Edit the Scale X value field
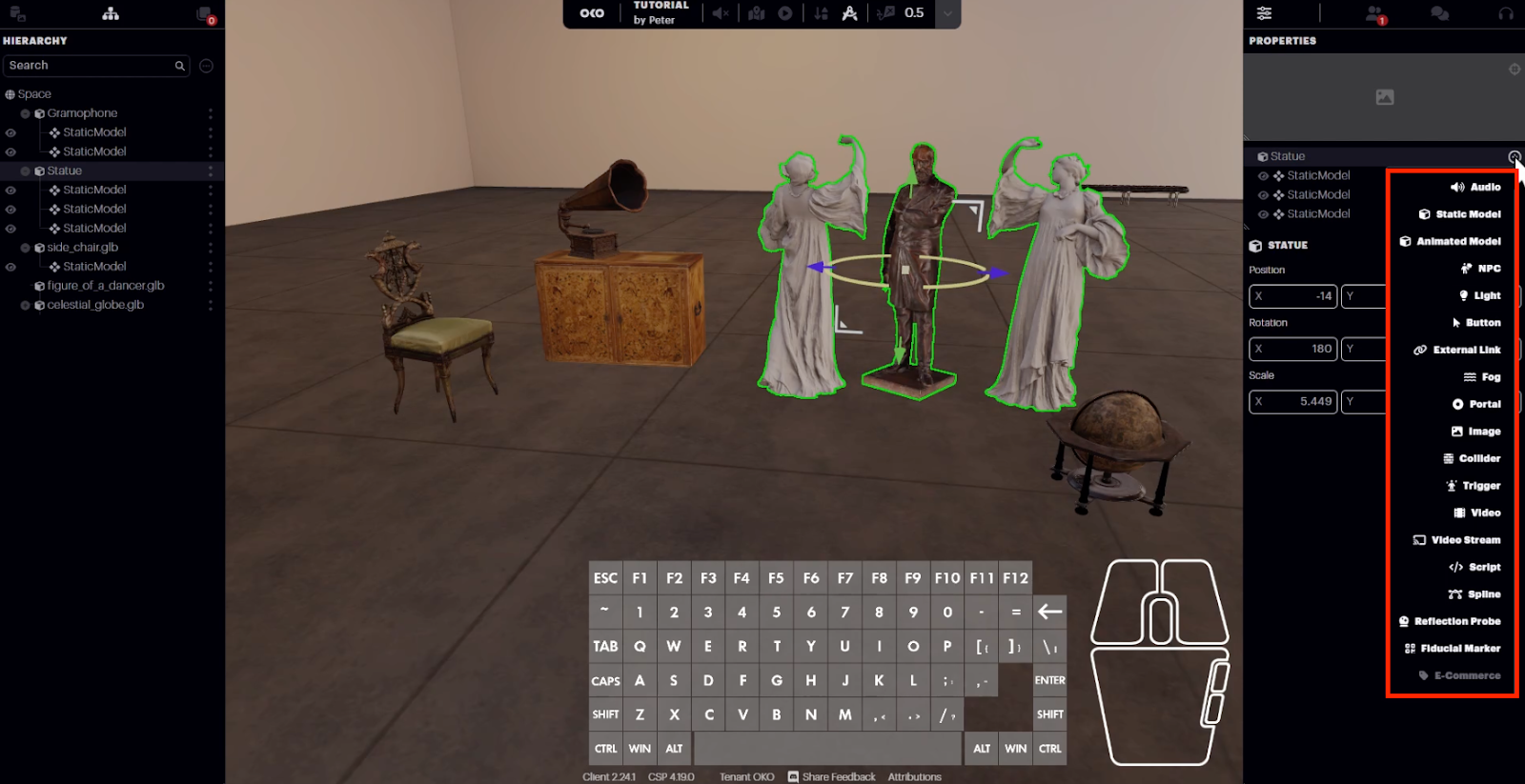 [x=1293, y=402]
